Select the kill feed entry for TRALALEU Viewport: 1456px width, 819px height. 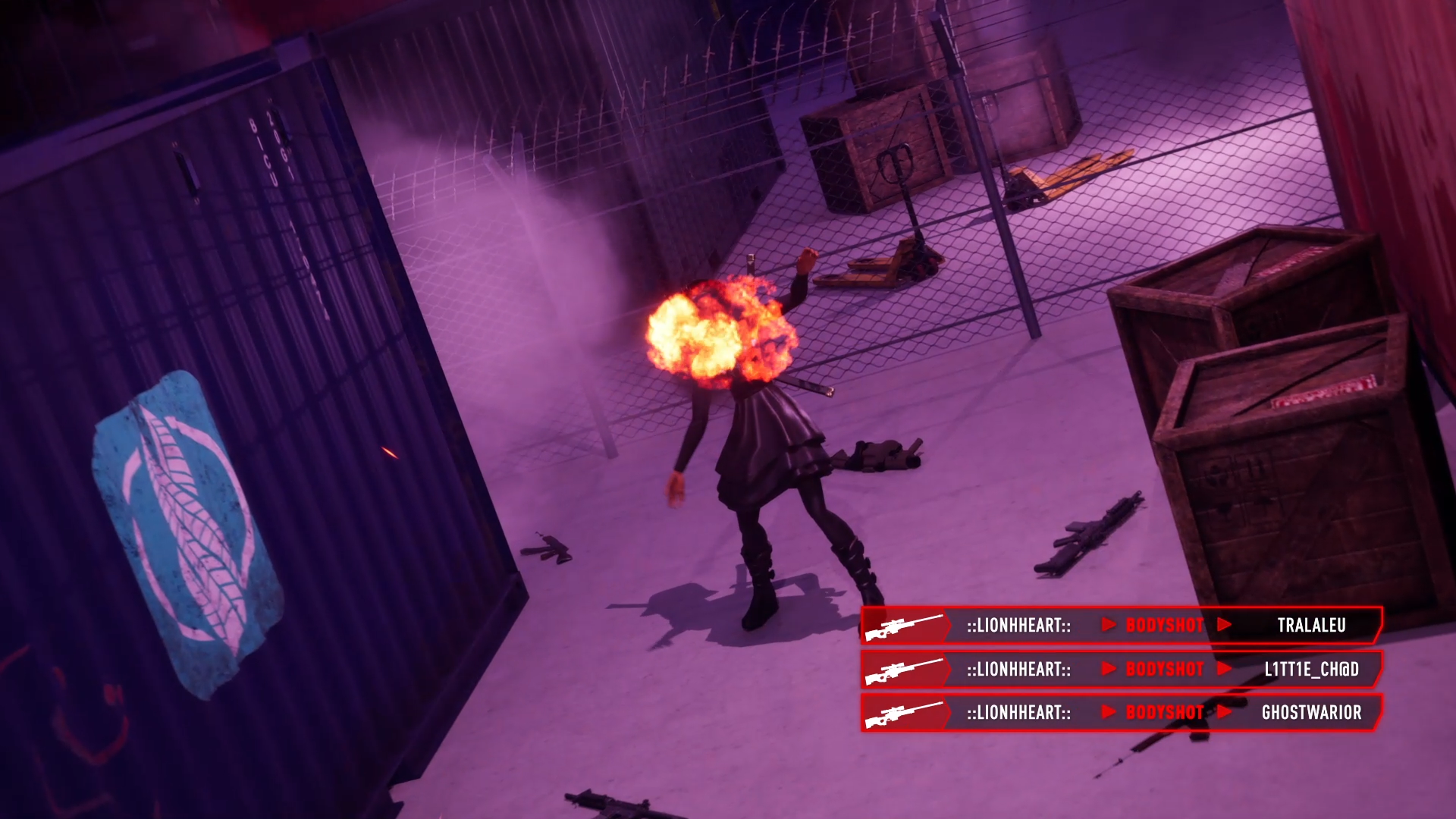pos(1122,625)
